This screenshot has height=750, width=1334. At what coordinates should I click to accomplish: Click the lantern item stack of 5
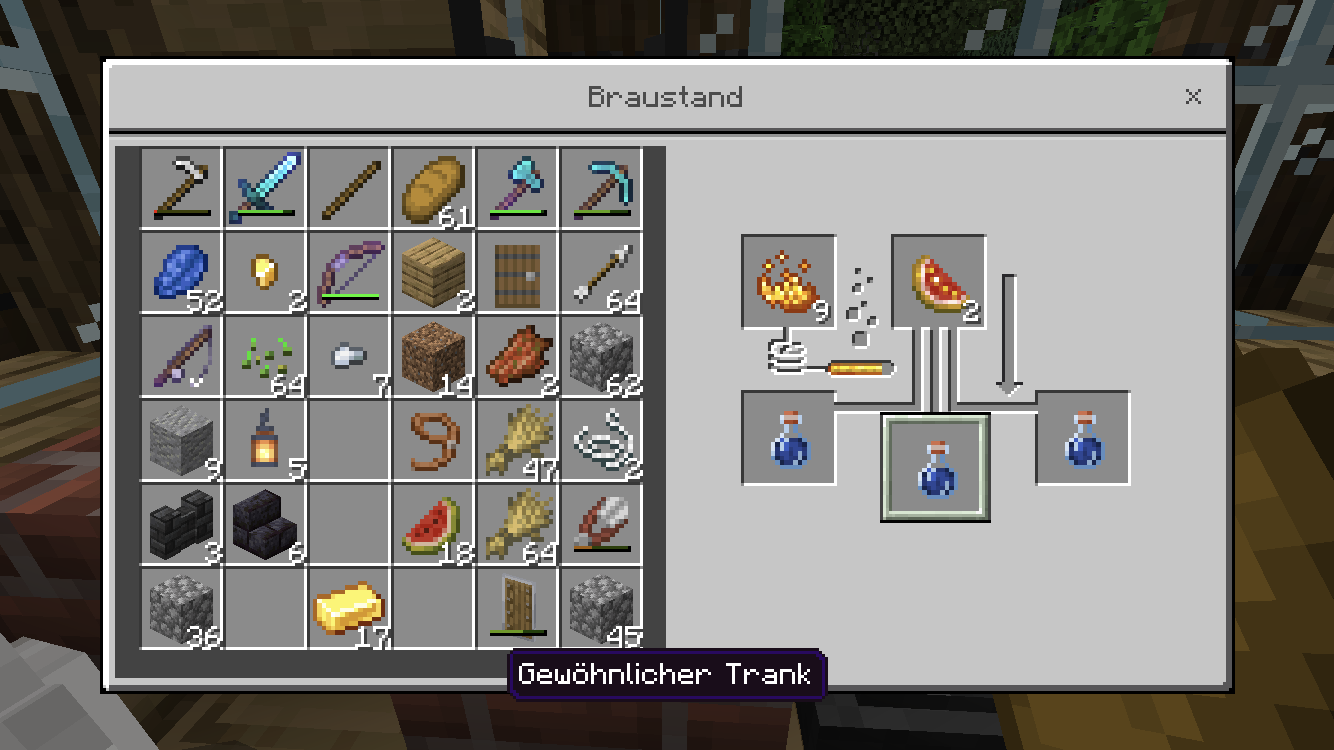pyautogui.click(x=265, y=439)
